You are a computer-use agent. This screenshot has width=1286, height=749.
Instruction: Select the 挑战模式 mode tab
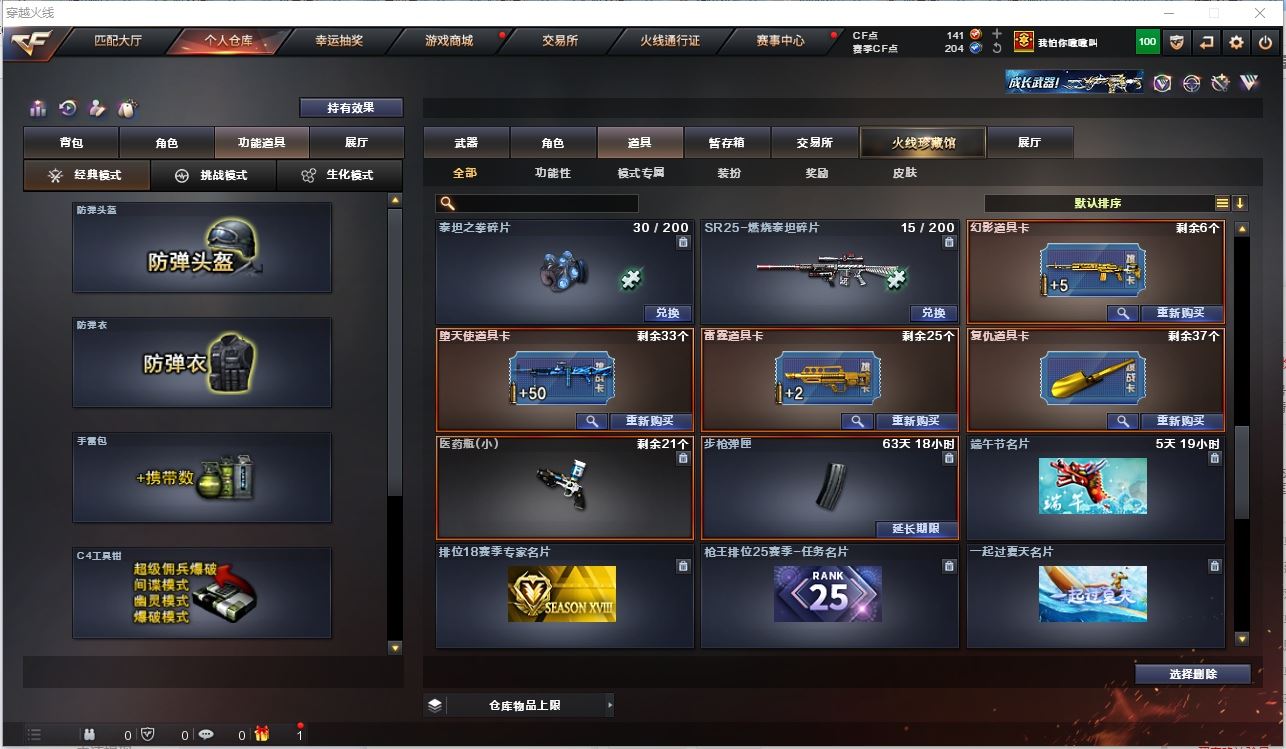[x=213, y=175]
